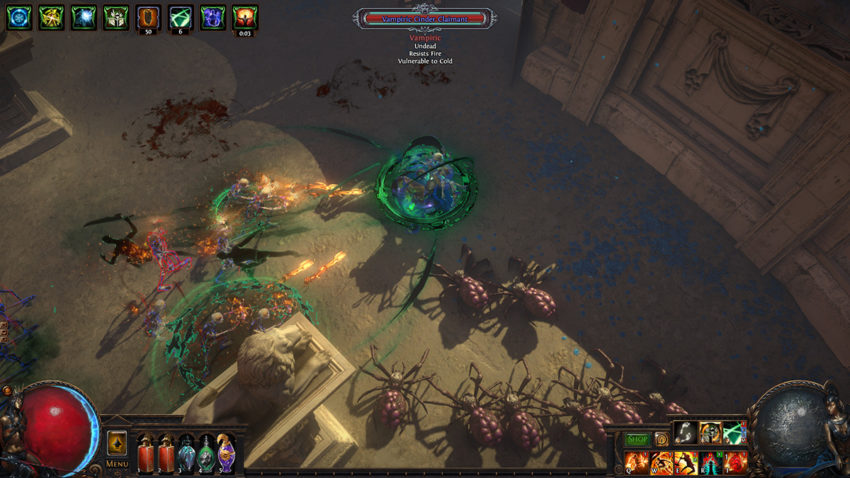
Task: Open the green Shop button
Action: [637, 438]
